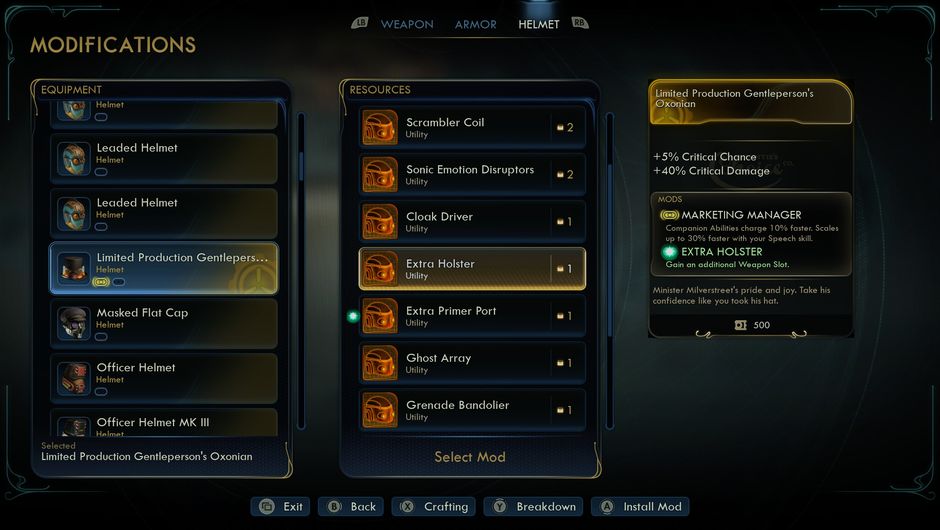Open the Crafting screen
This screenshot has width=940, height=530.
click(434, 507)
